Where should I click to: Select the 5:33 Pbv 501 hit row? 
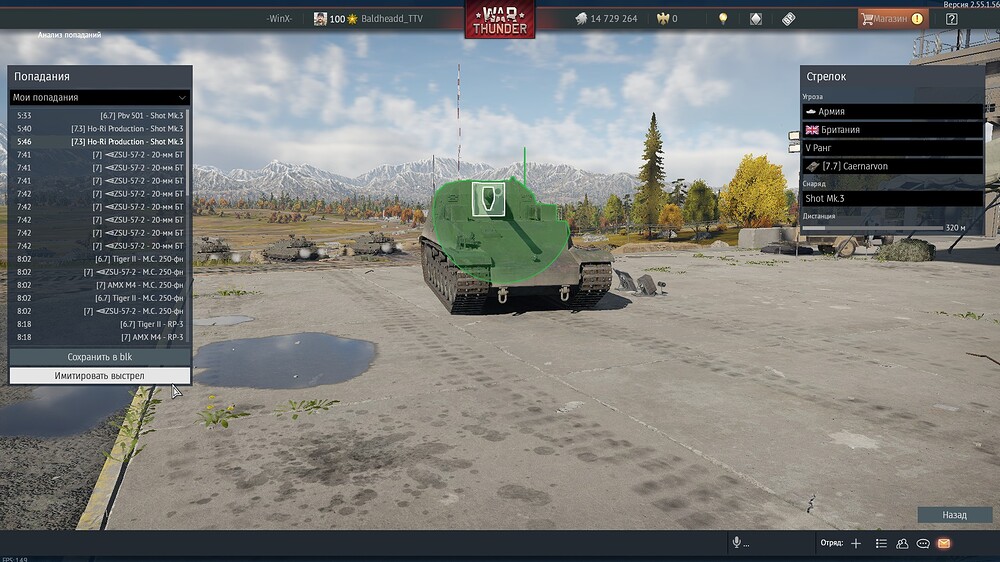tap(99, 116)
